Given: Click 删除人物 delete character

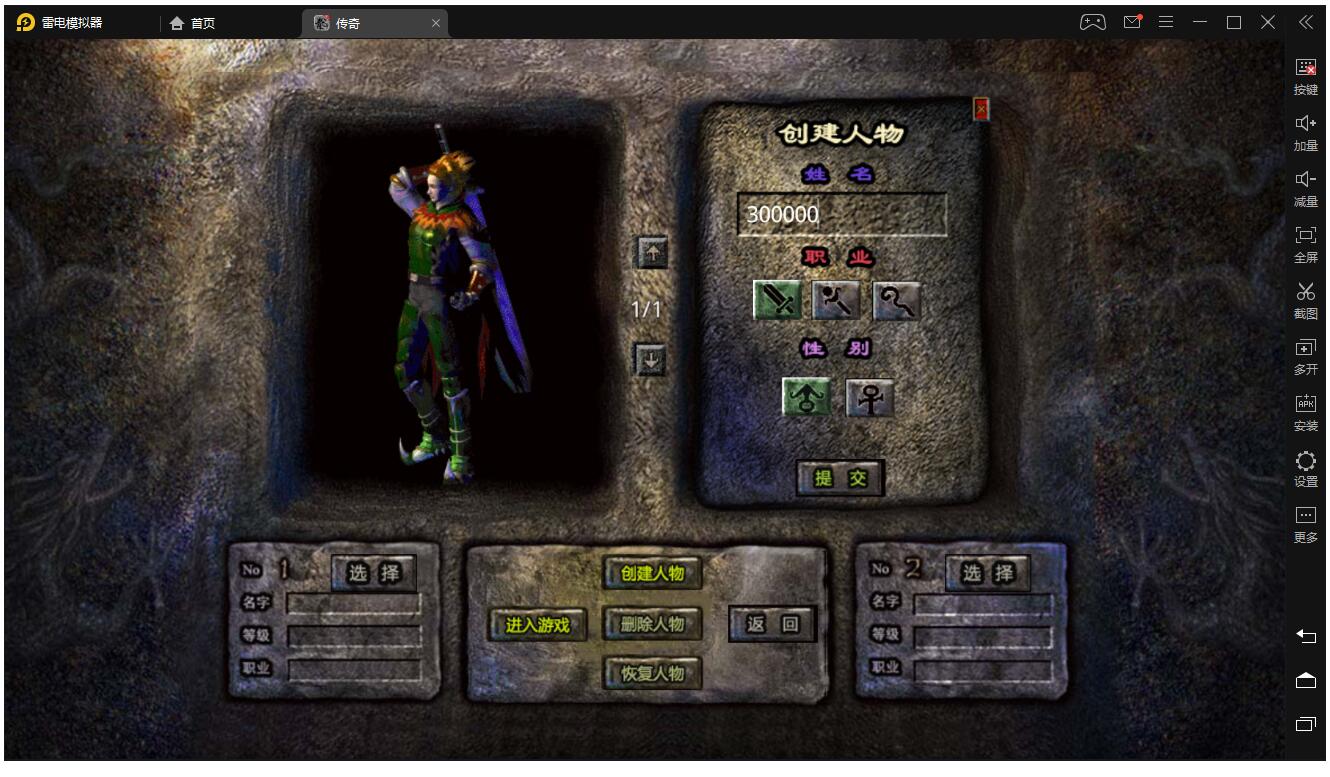Looking at the screenshot, I should [652, 624].
